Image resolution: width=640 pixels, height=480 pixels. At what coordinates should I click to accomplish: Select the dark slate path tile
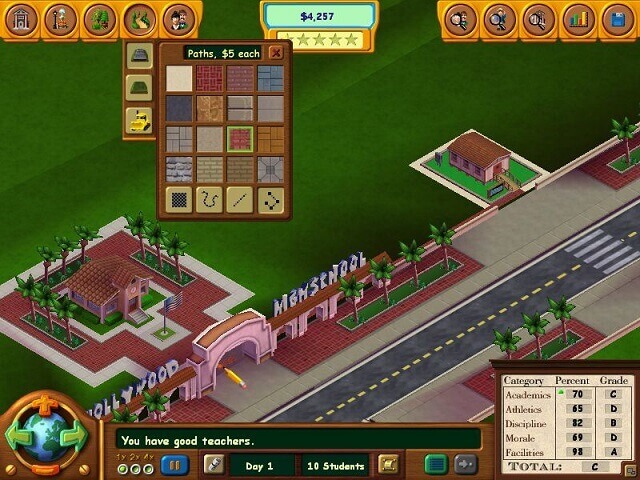(x=179, y=108)
